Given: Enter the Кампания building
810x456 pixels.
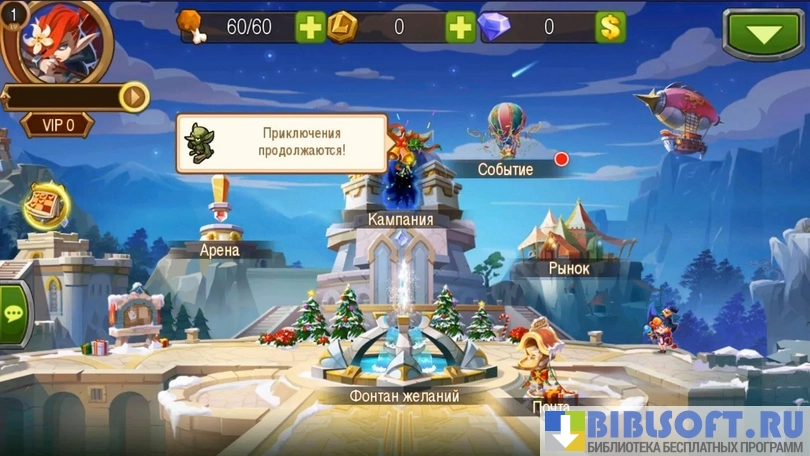Looking at the screenshot, I should pos(400,219).
